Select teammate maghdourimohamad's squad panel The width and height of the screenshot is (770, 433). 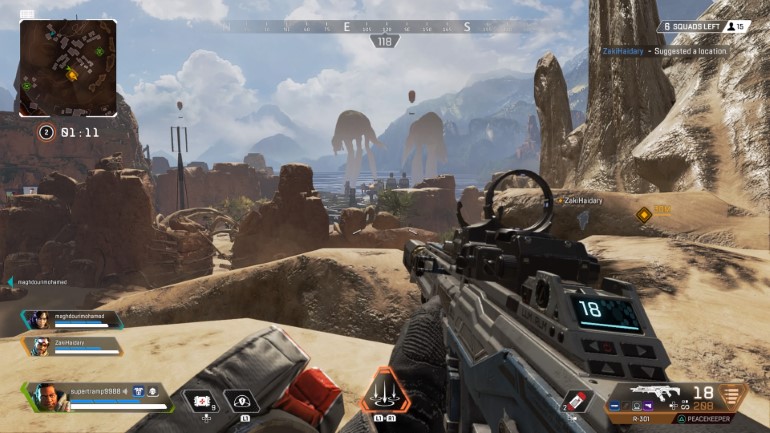pyautogui.click(x=73, y=321)
